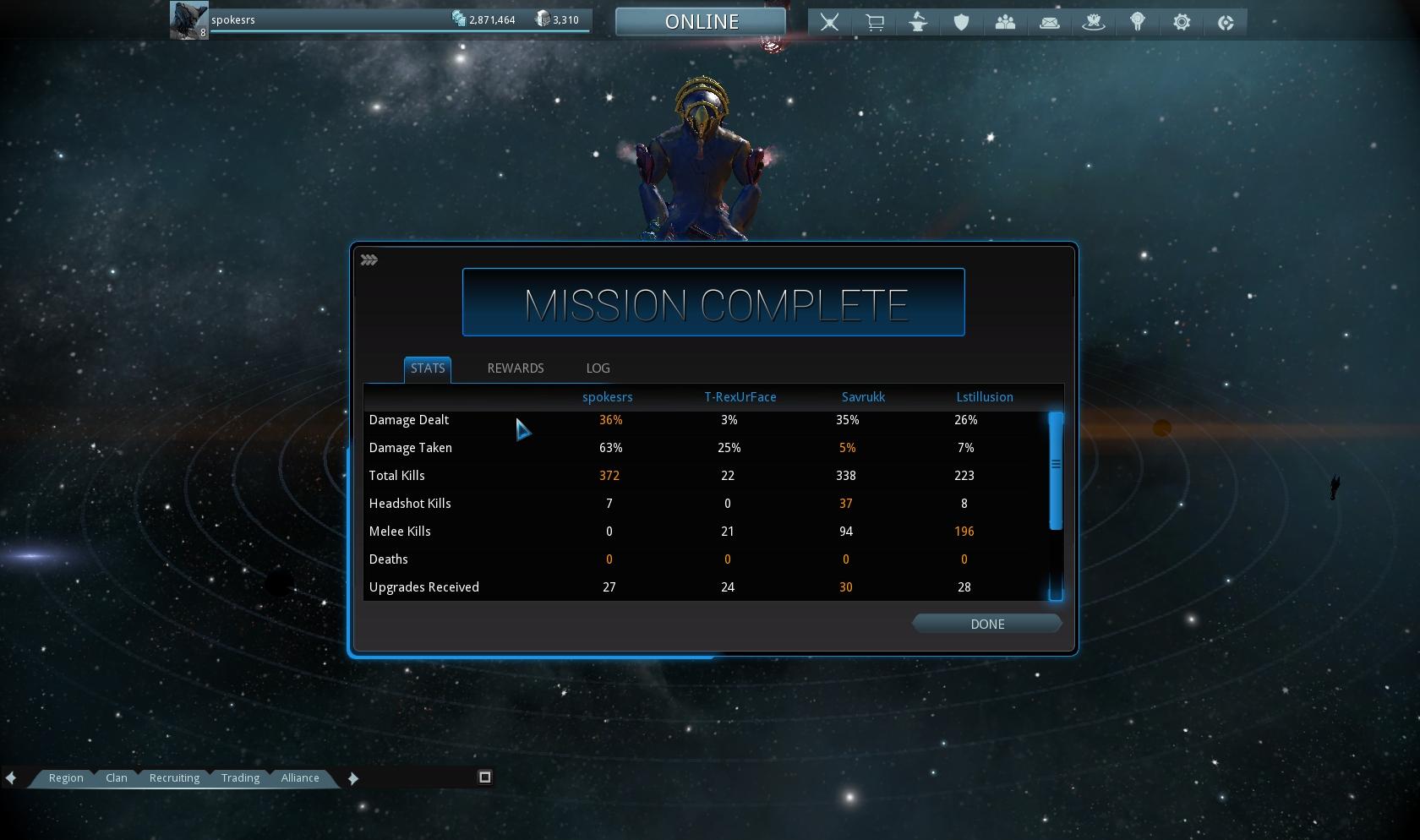Click the DONE button
This screenshot has width=1420, height=840.
tap(986, 624)
